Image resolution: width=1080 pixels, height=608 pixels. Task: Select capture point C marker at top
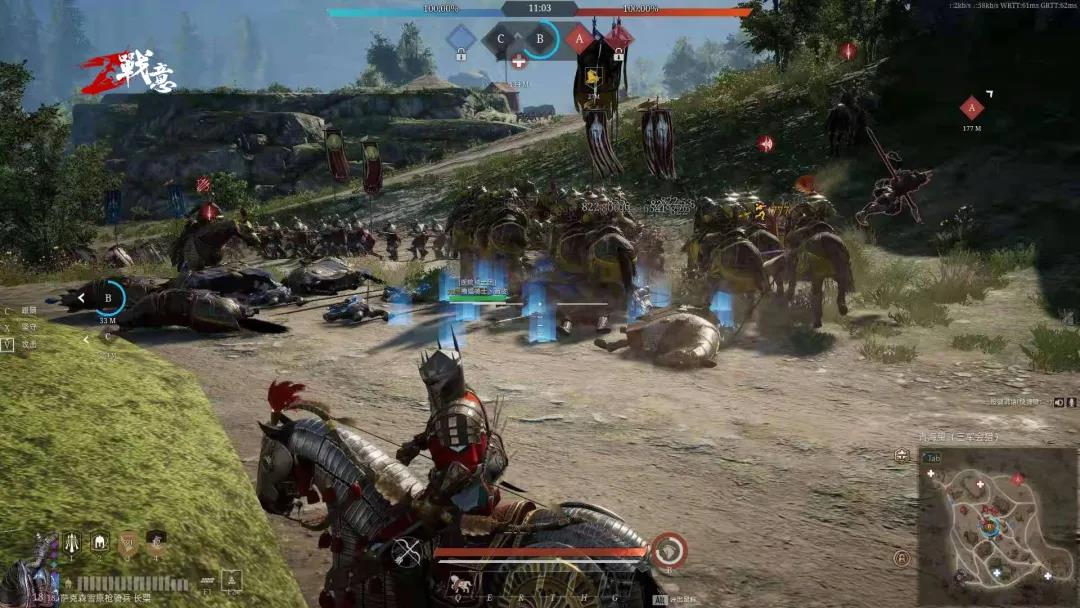click(500, 40)
